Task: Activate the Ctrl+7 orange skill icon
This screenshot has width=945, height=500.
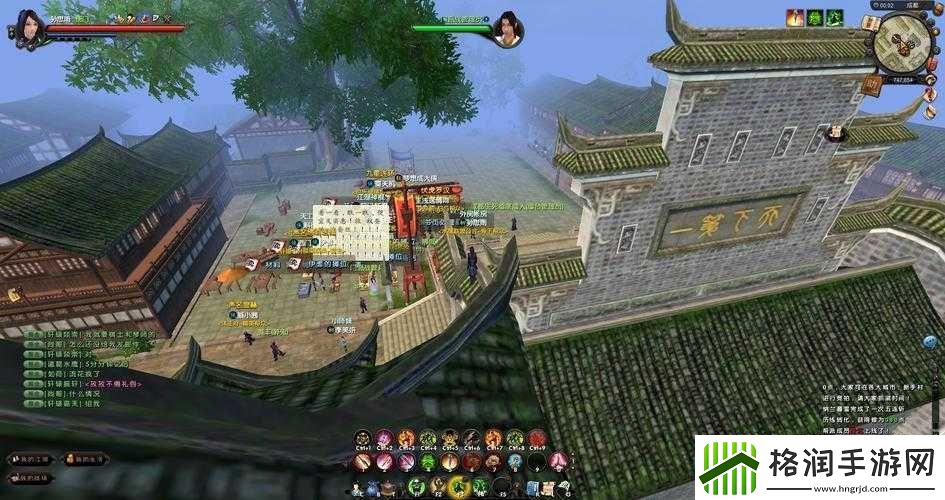Action: tap(493, 438)
